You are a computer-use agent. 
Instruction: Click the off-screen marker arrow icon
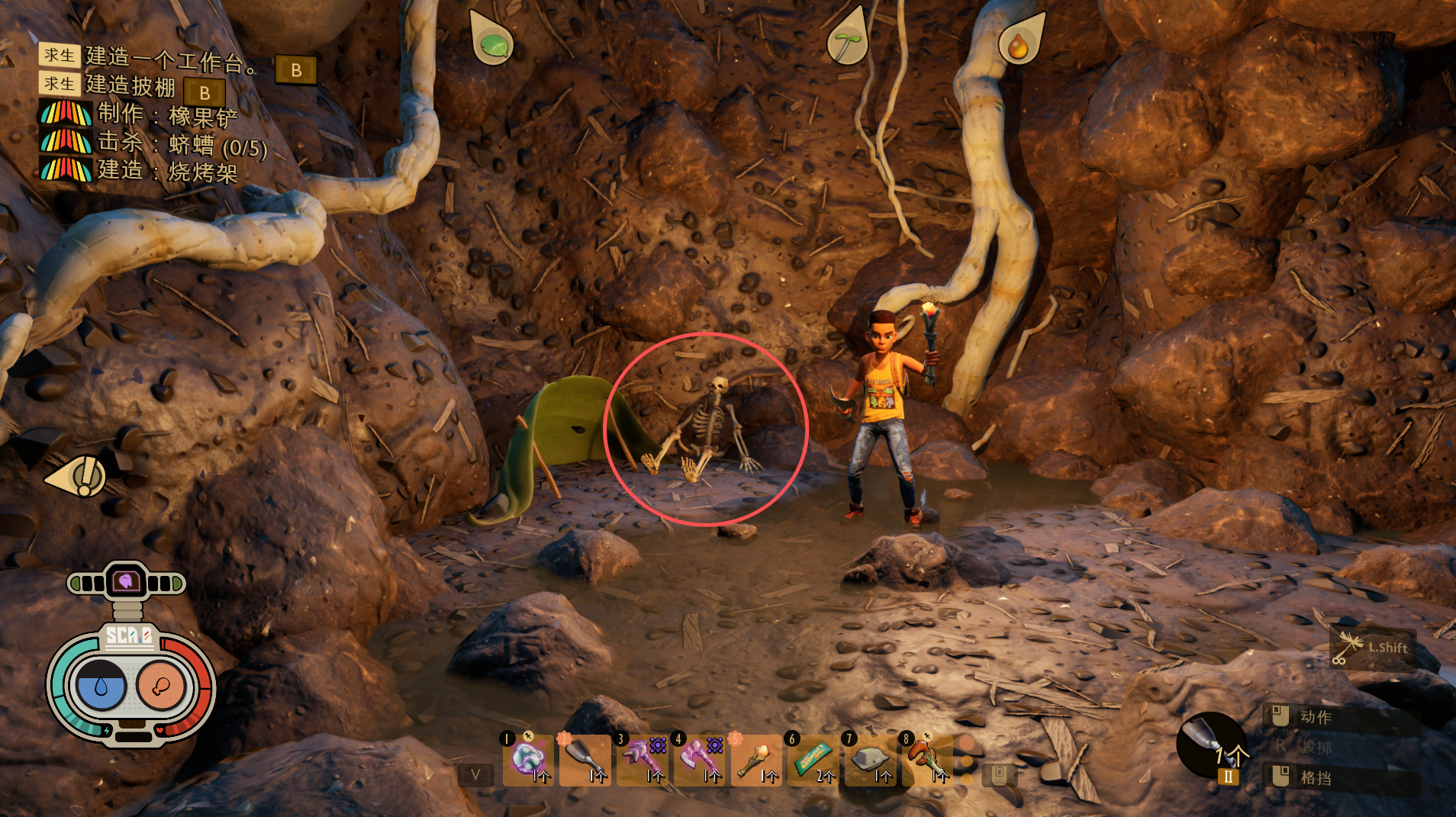pyautogui.click(x=79, y=477)
